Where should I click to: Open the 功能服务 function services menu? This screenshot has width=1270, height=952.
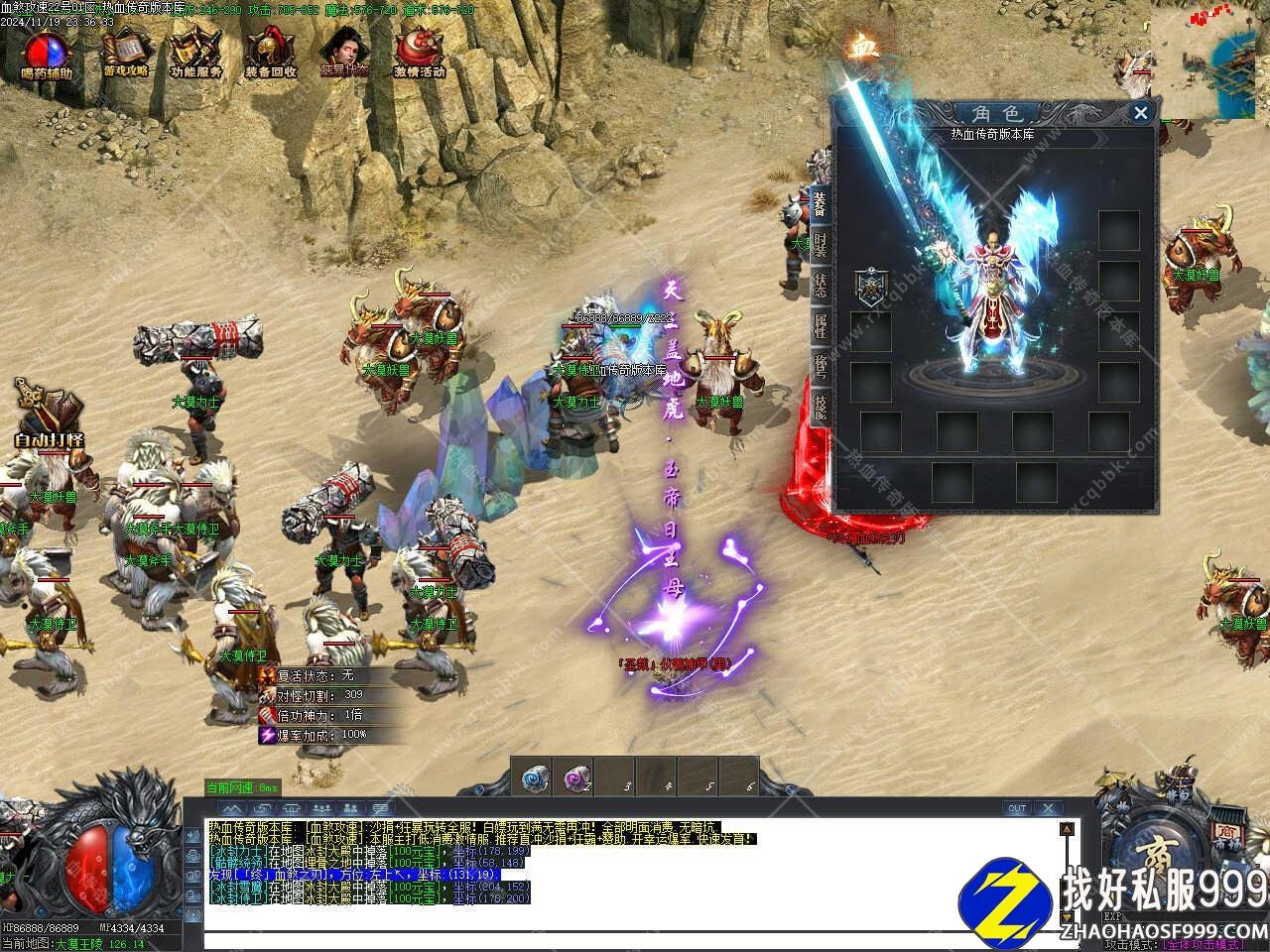[195, 54]
